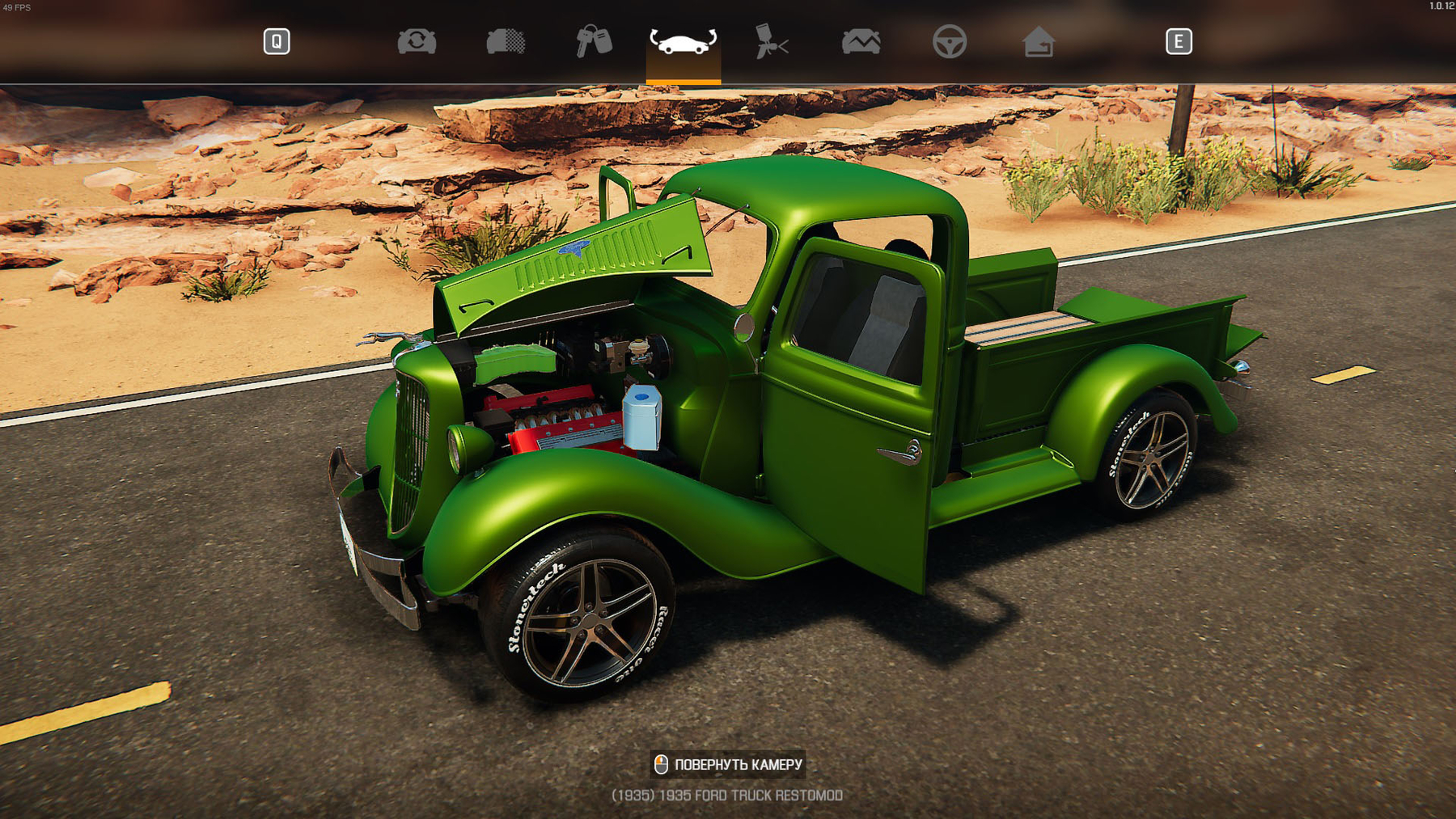Switch to the car keys tab
This screenshot has height=819, width=1456.
pos(594,42)
